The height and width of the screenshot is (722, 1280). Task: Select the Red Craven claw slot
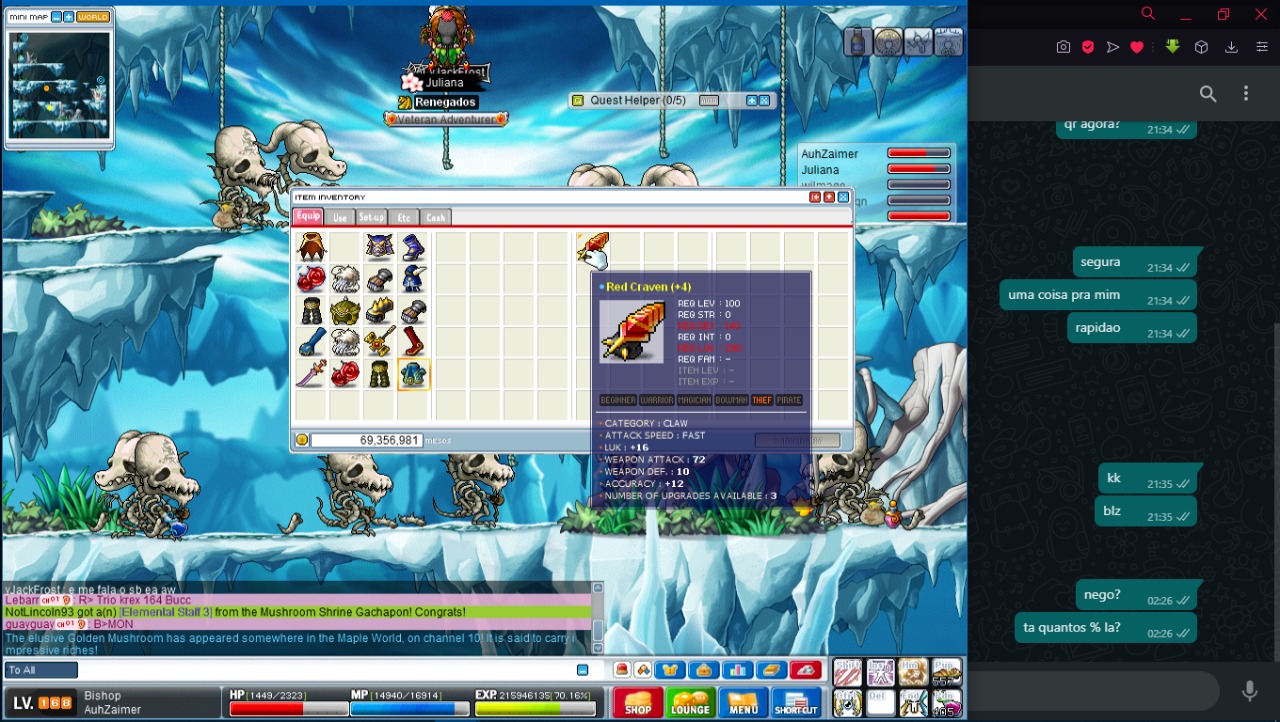click(592, 247)
